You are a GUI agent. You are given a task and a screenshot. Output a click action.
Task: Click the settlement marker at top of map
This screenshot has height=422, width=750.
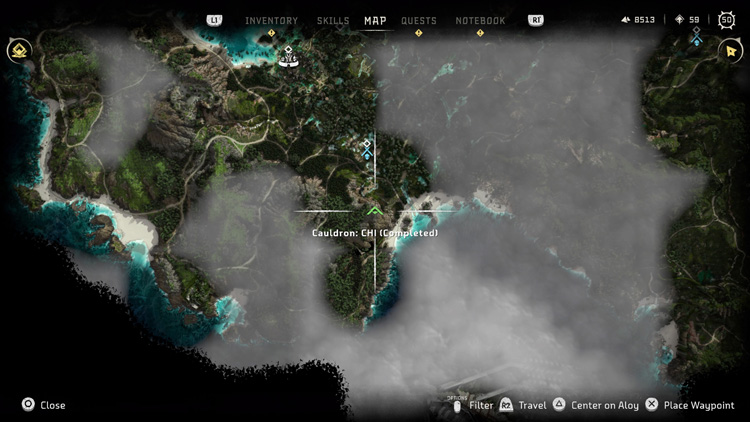tap(288, 56)
